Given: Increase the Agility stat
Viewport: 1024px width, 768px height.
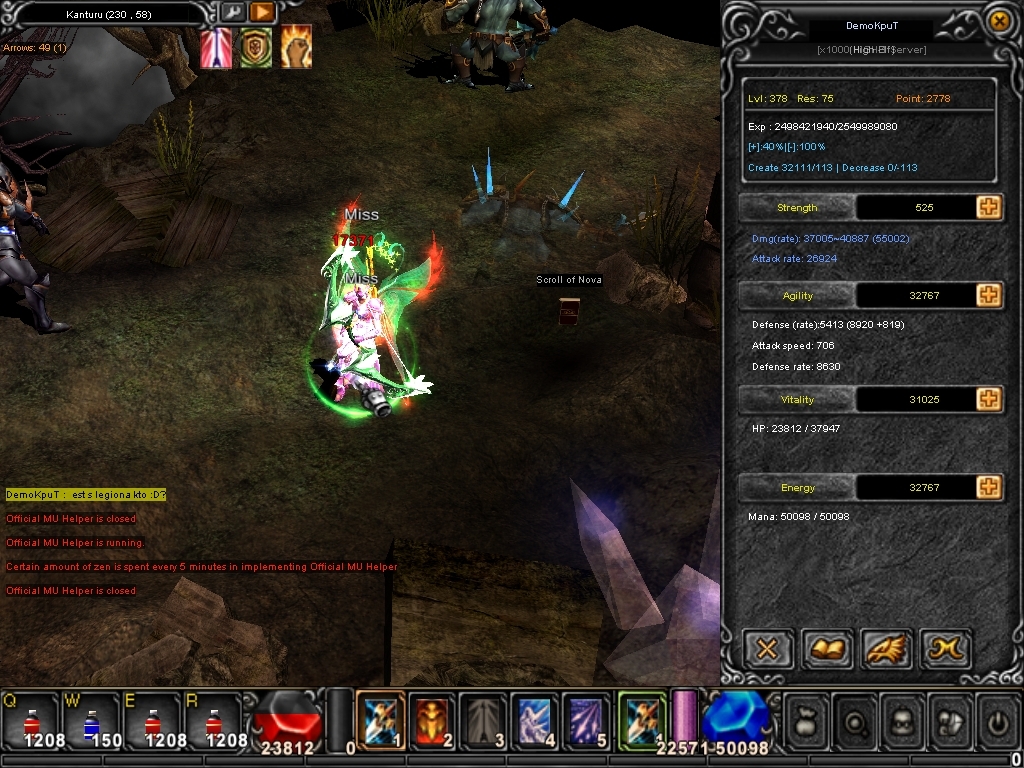Looking at the screenshot, I should pyautogui.click(x=988, y=295).
